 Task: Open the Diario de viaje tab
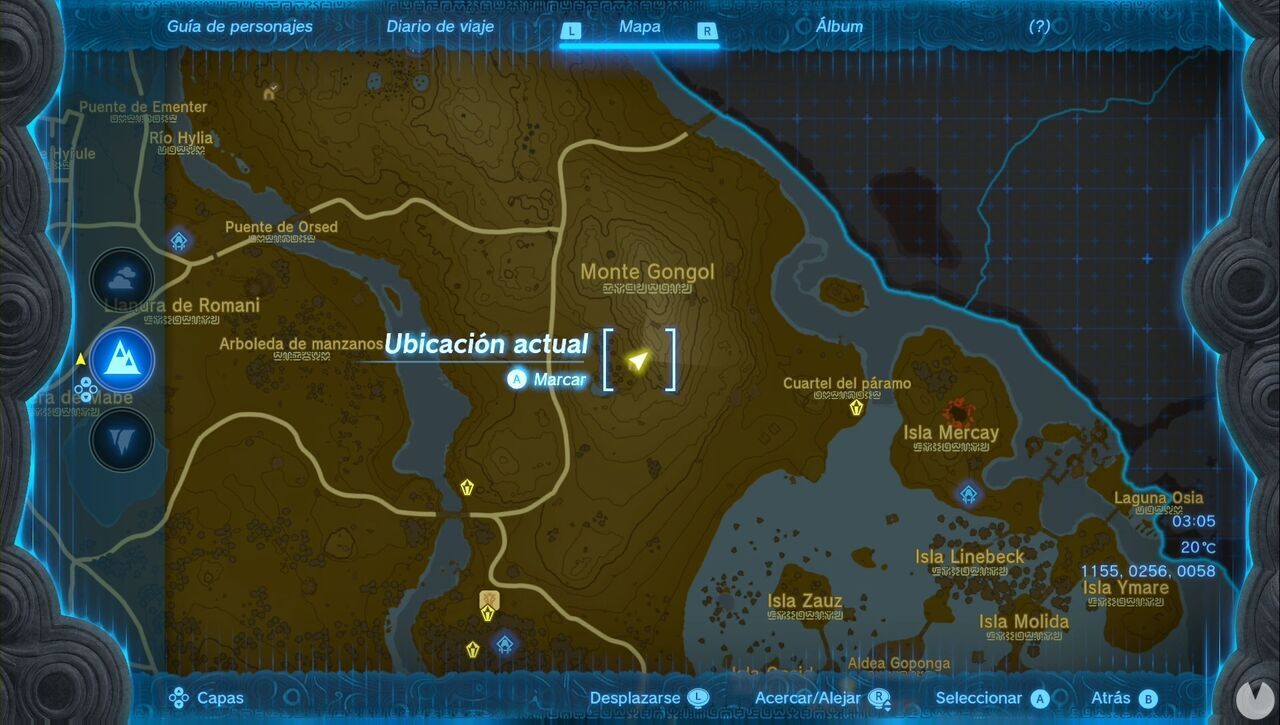click(x=438, y=27)
